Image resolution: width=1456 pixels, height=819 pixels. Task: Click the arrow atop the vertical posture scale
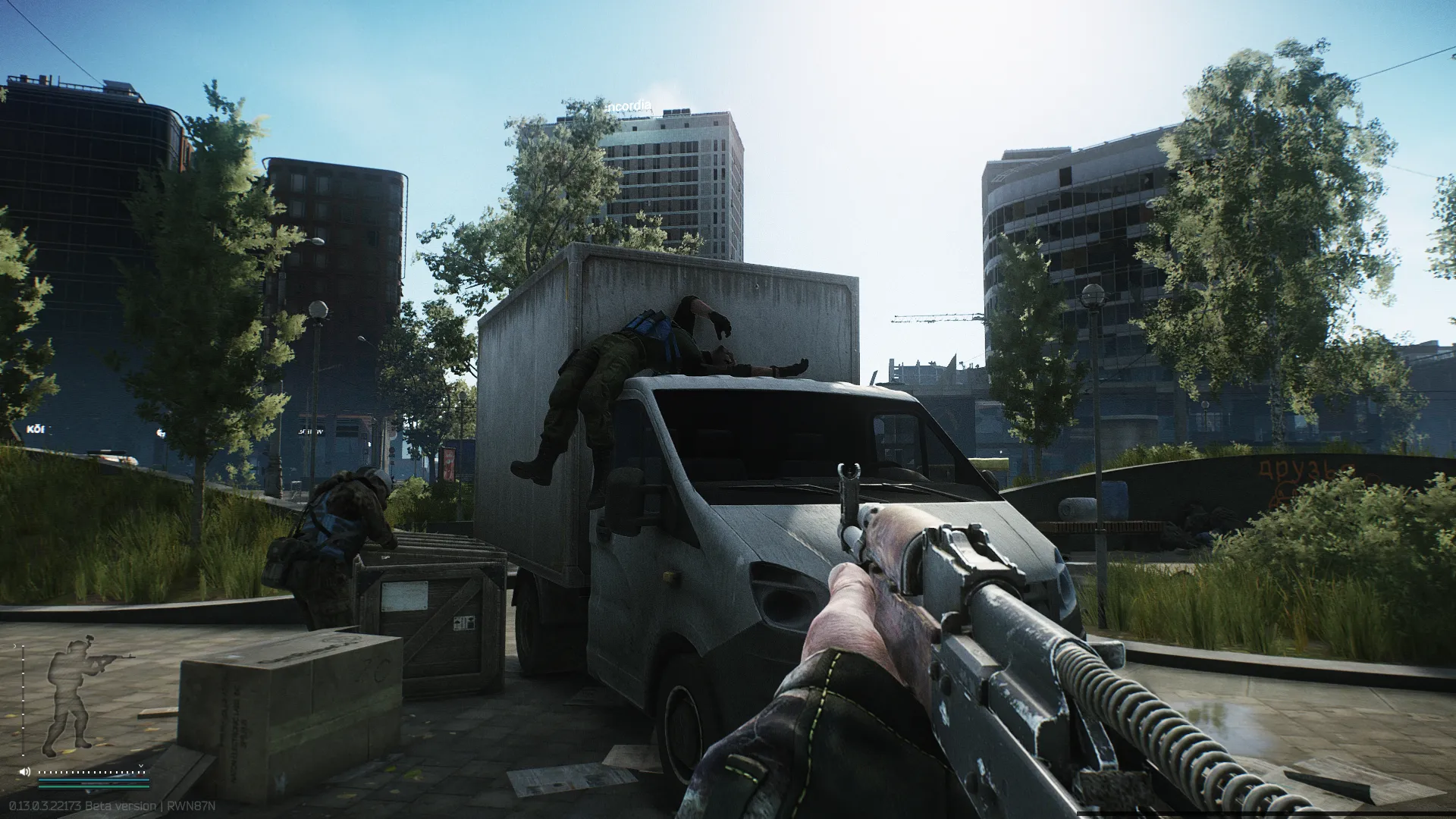click(14, 645)
